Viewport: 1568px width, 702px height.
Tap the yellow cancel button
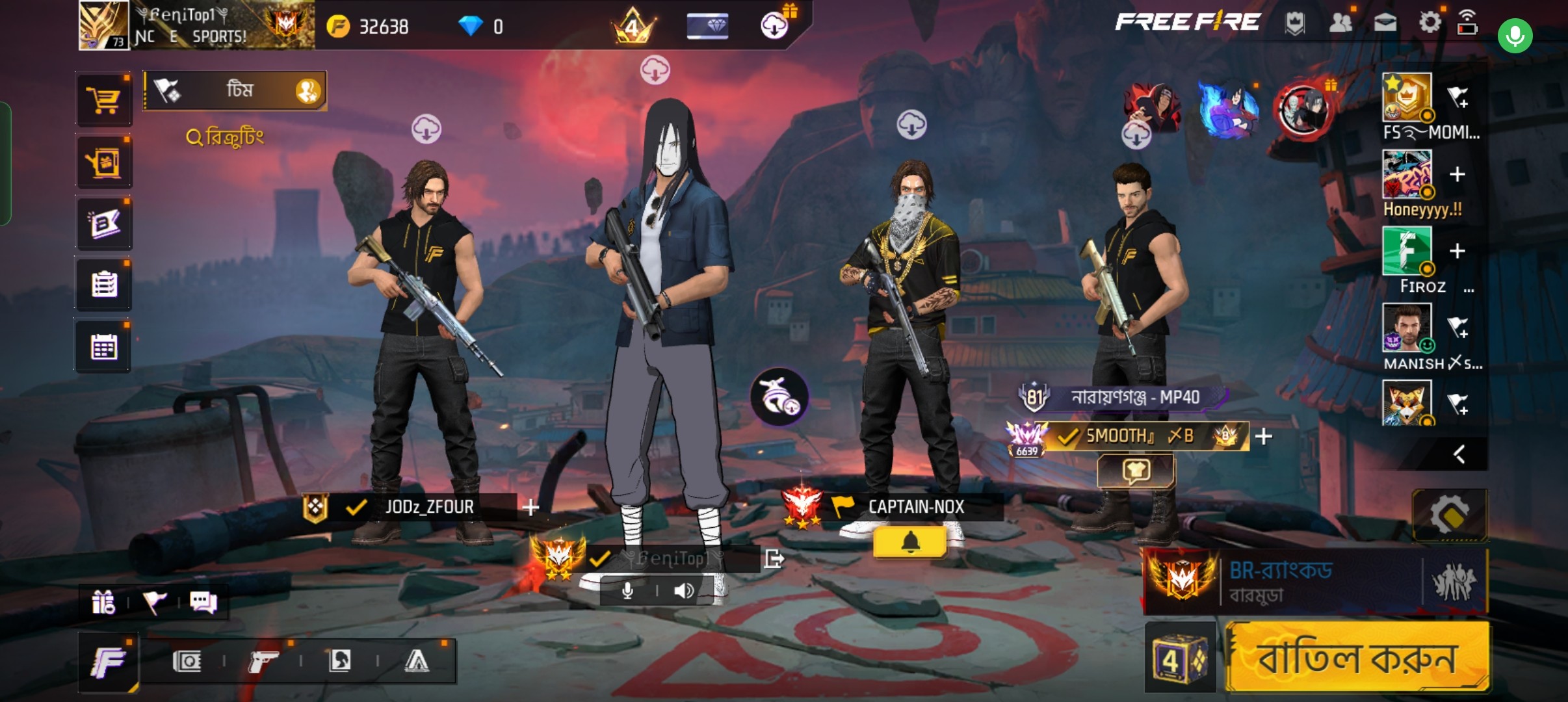point(1357,657)
